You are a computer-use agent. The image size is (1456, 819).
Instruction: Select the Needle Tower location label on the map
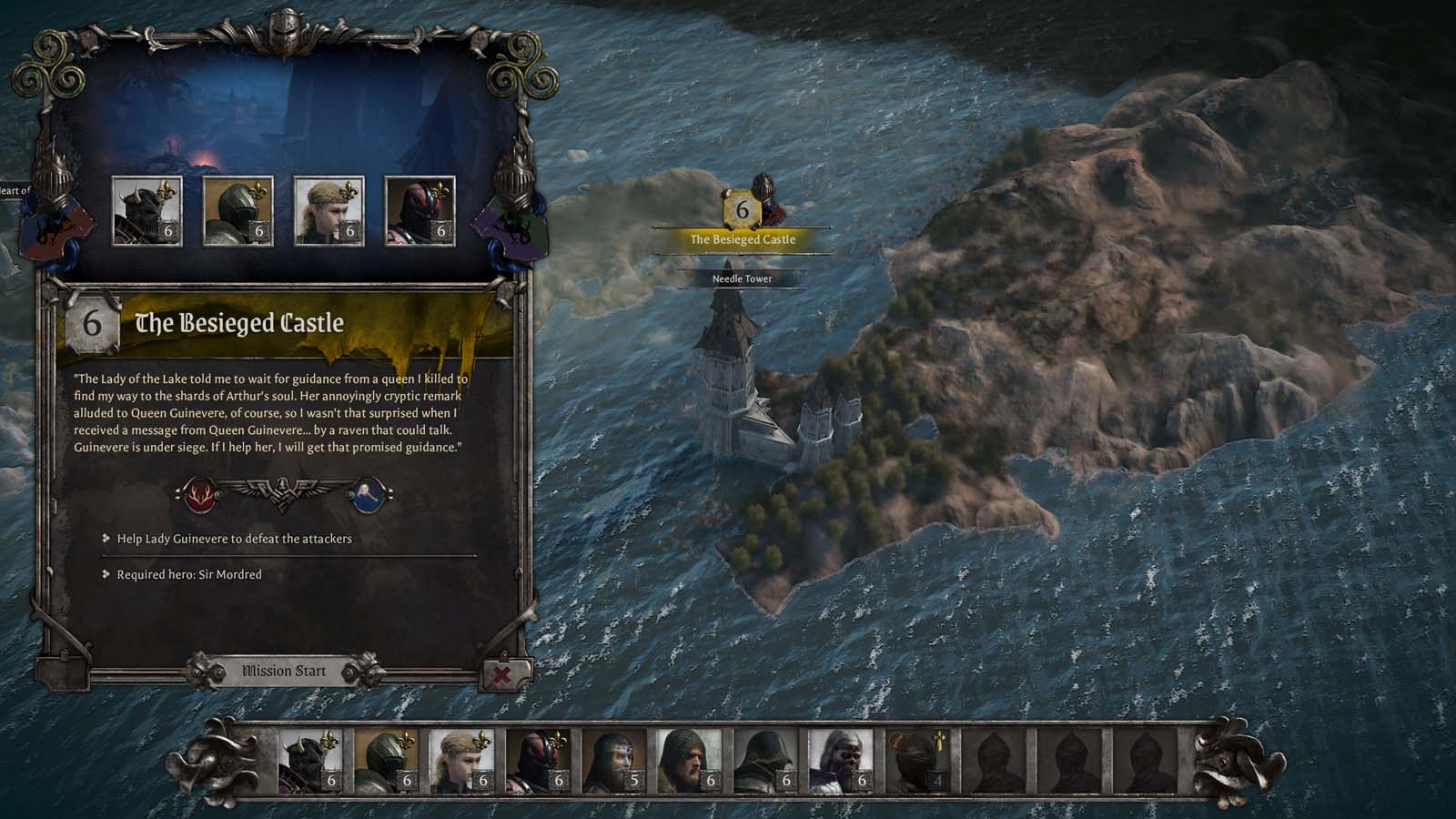[741, 279]
